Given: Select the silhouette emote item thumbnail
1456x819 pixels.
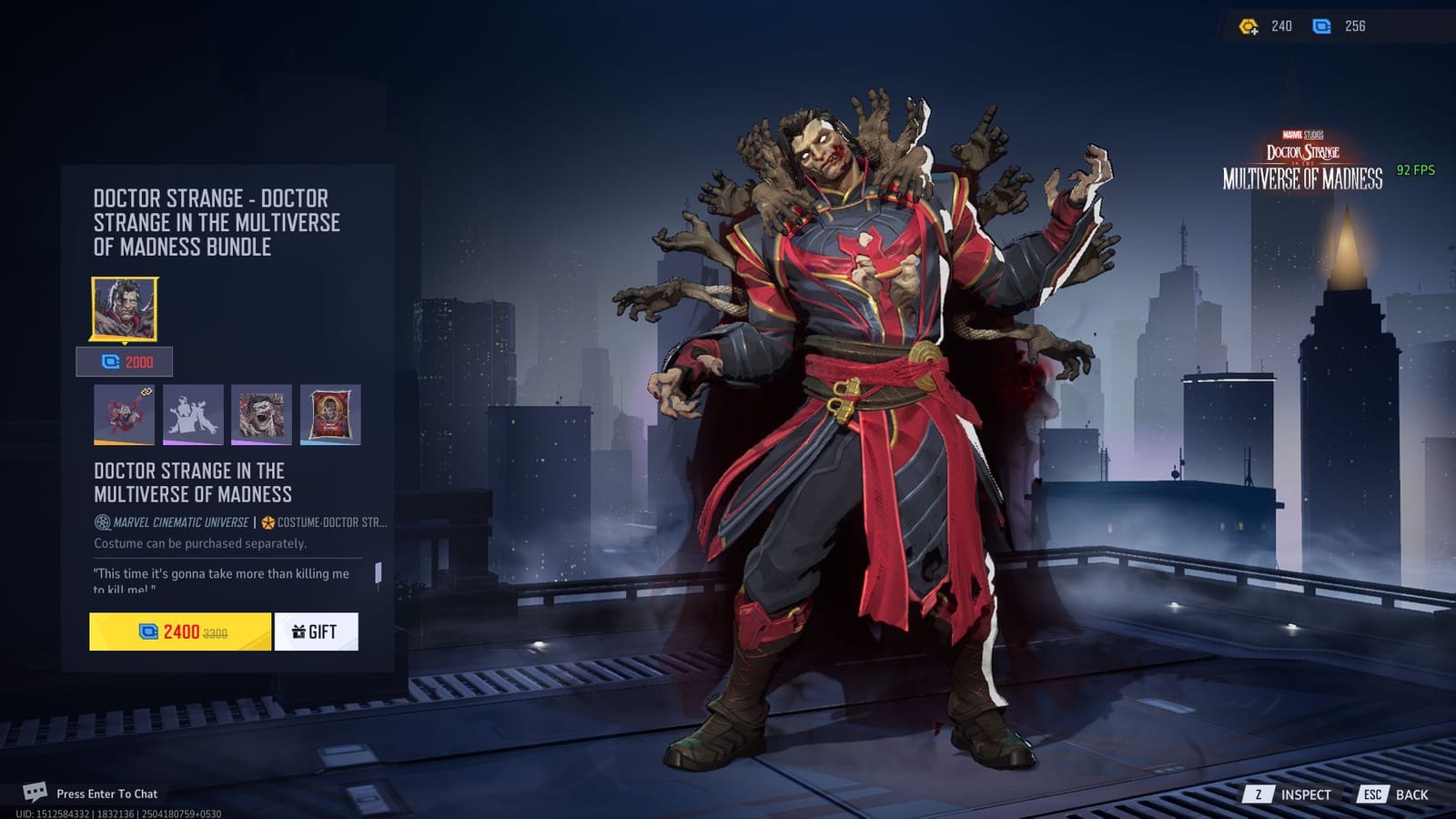Looking at the screenshot, I should (x=192, y=416).
